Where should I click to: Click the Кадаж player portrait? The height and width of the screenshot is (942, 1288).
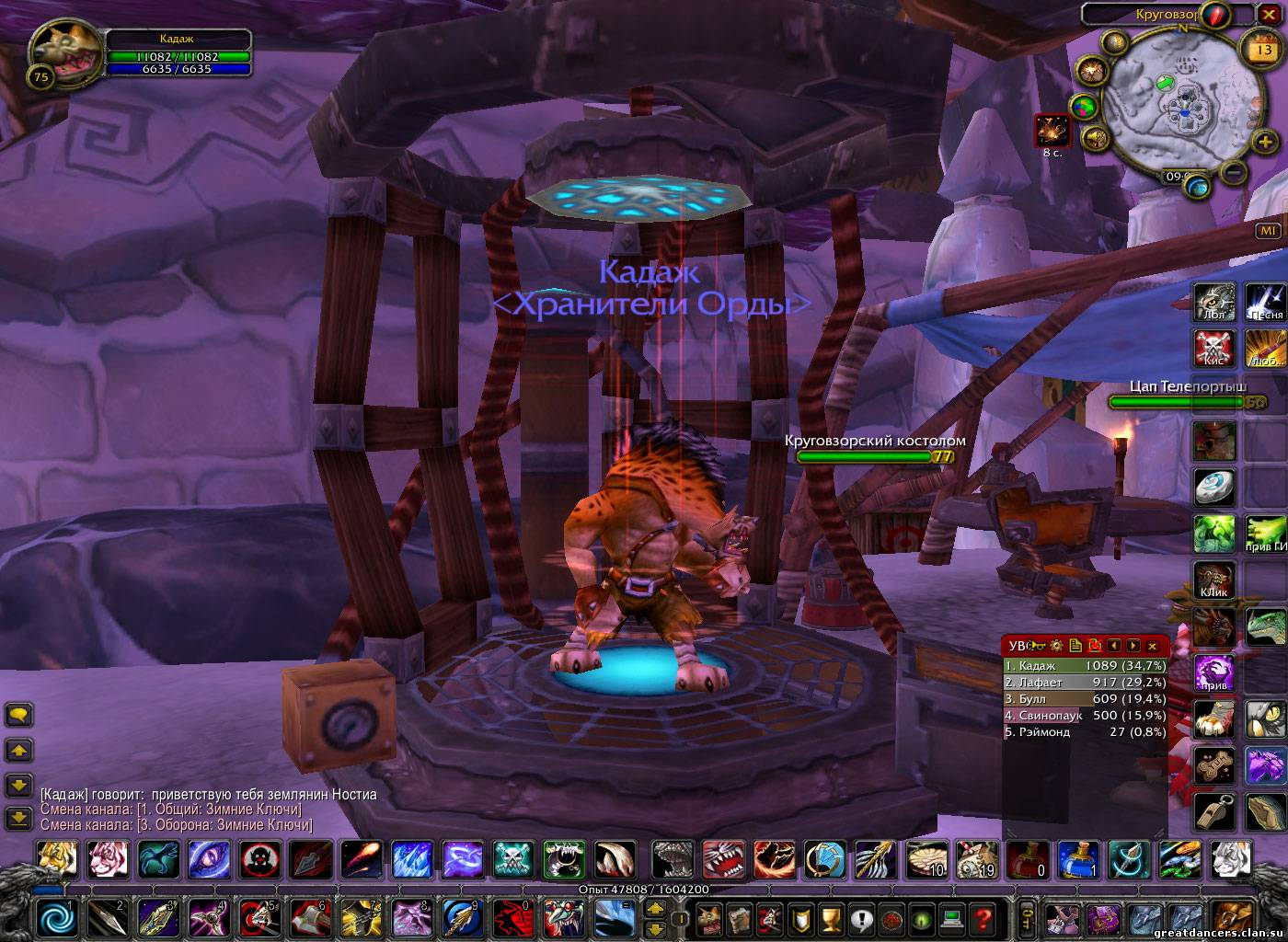(x=64, y=55)
